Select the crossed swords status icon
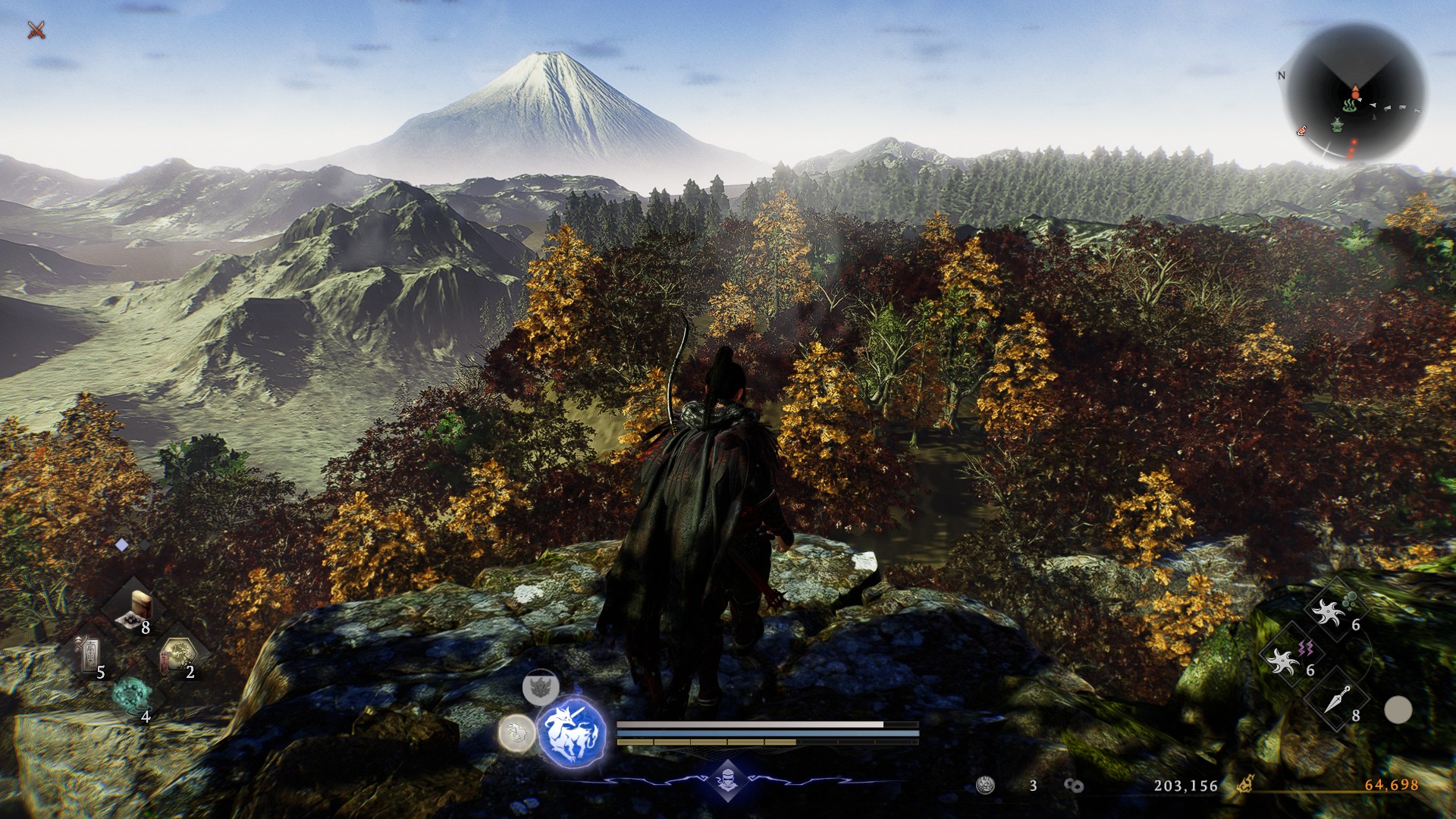Image resolution: width=1456 pixels, height=819 pixels. pos(36,30)
